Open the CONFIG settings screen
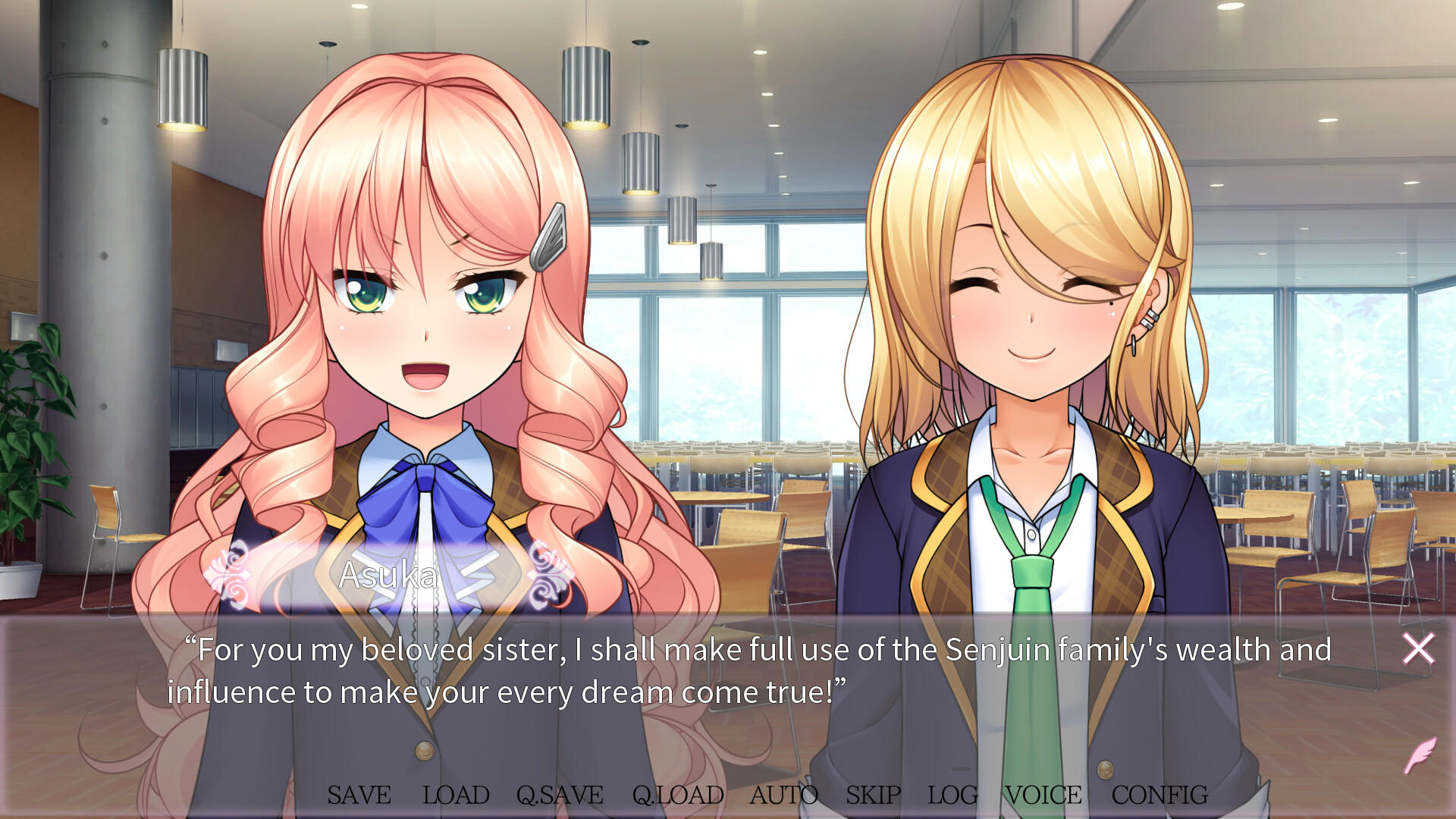Screen dimensions: 1456x819 coord(1159,795)
